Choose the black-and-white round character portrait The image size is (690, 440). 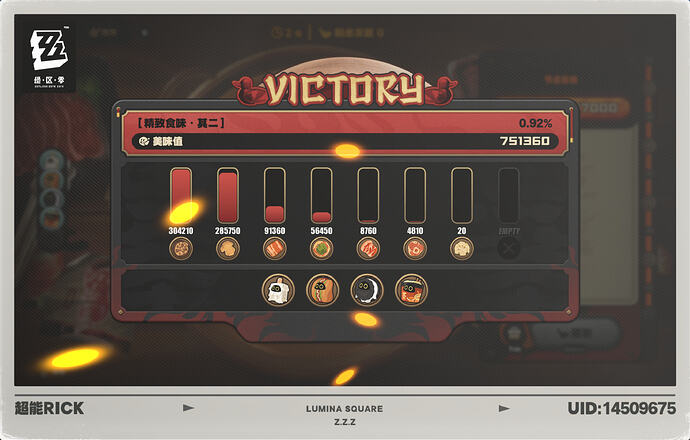pyautogui.click(x=366, y=290)
